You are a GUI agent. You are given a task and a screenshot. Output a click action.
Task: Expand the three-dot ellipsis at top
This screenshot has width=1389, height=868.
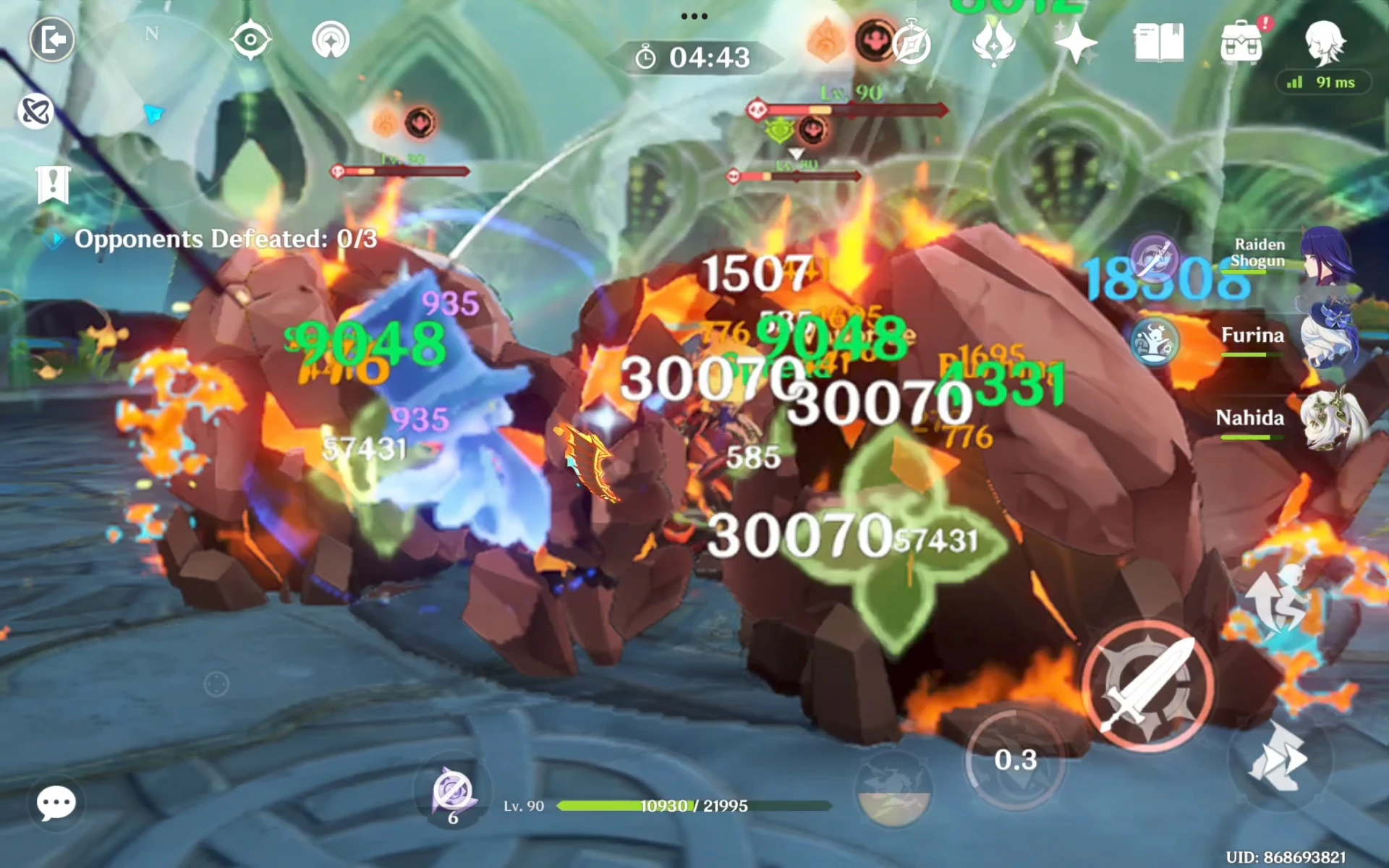[x=693, y=14]
